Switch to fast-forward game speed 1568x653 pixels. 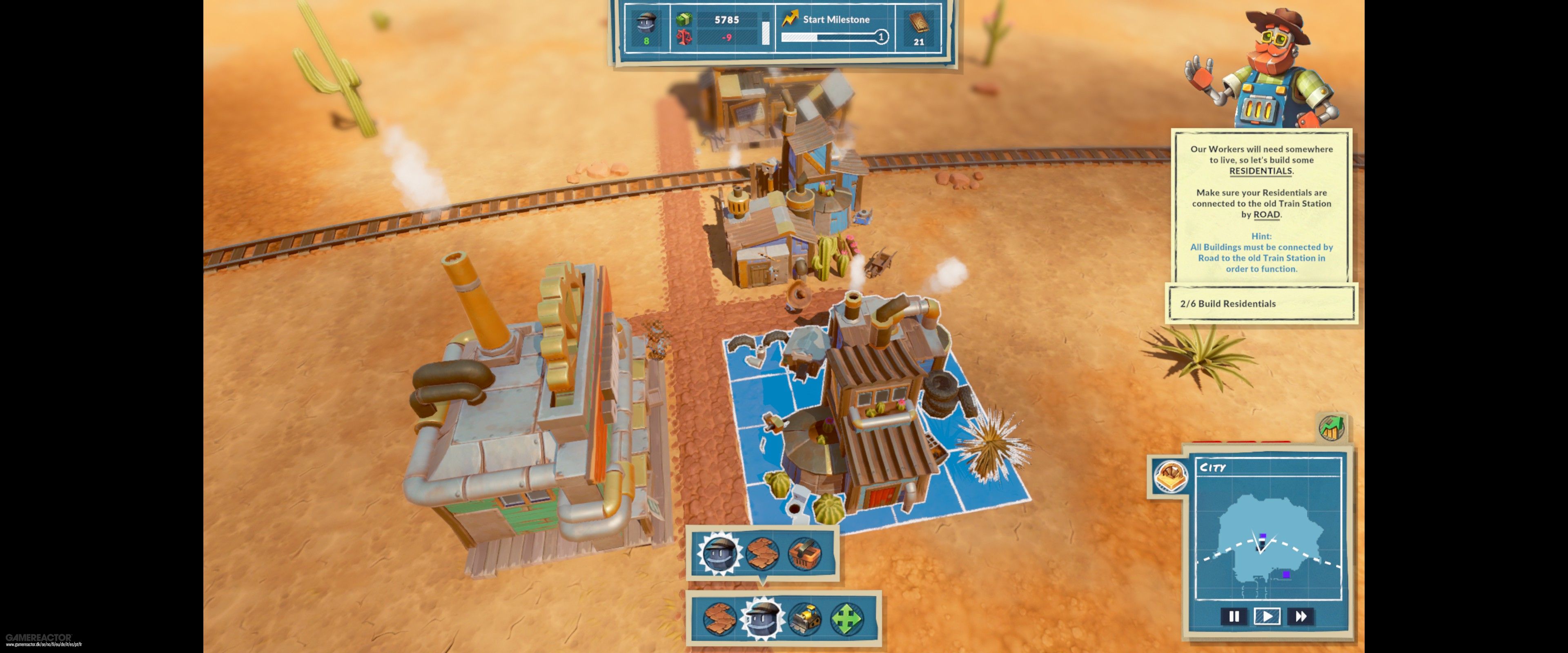pyautogui.click(x=1301, y=617)
